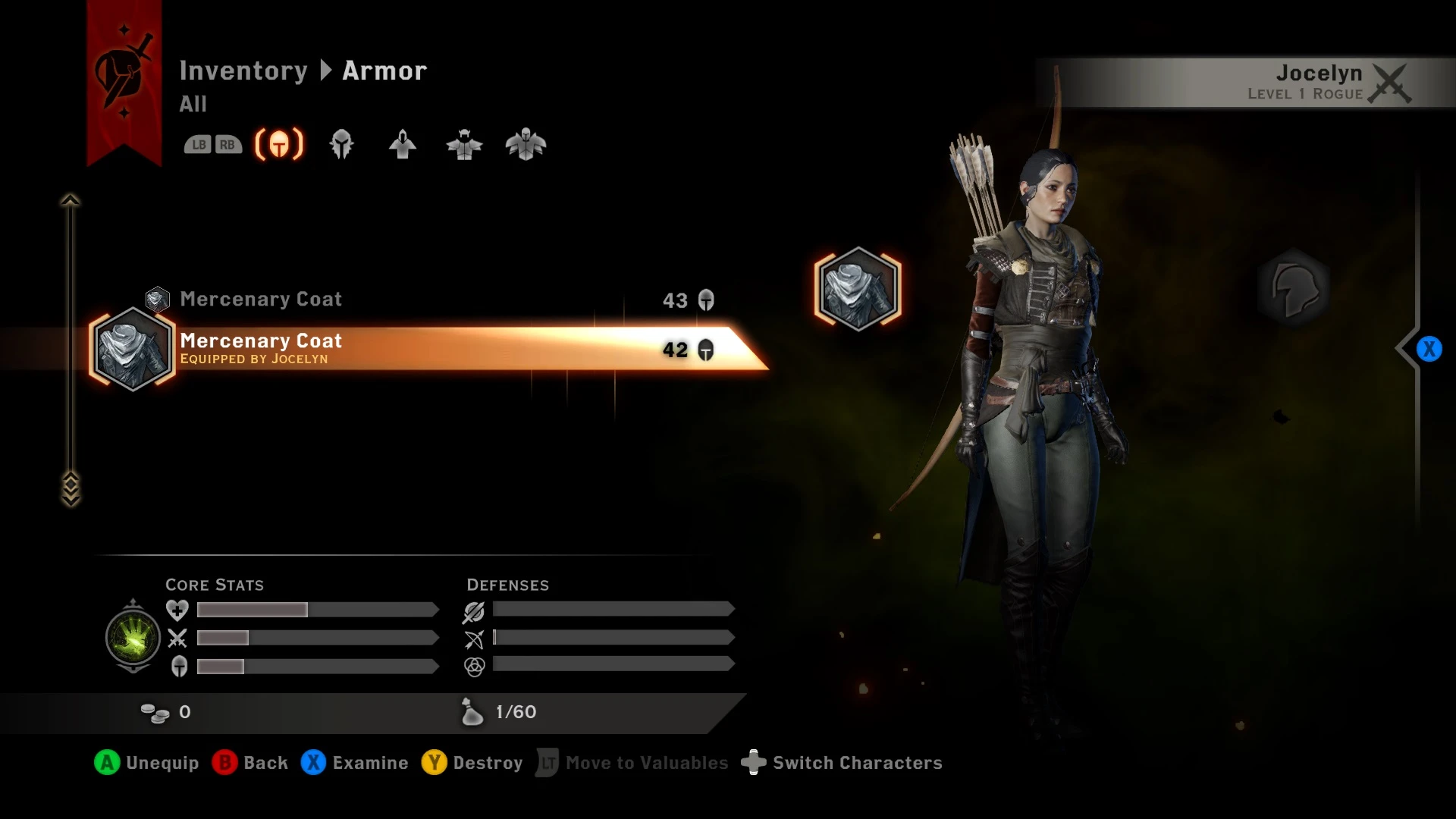Switch to the Armor tab
The width and height of the screenshot is (1456, 819).
point(384,71)
